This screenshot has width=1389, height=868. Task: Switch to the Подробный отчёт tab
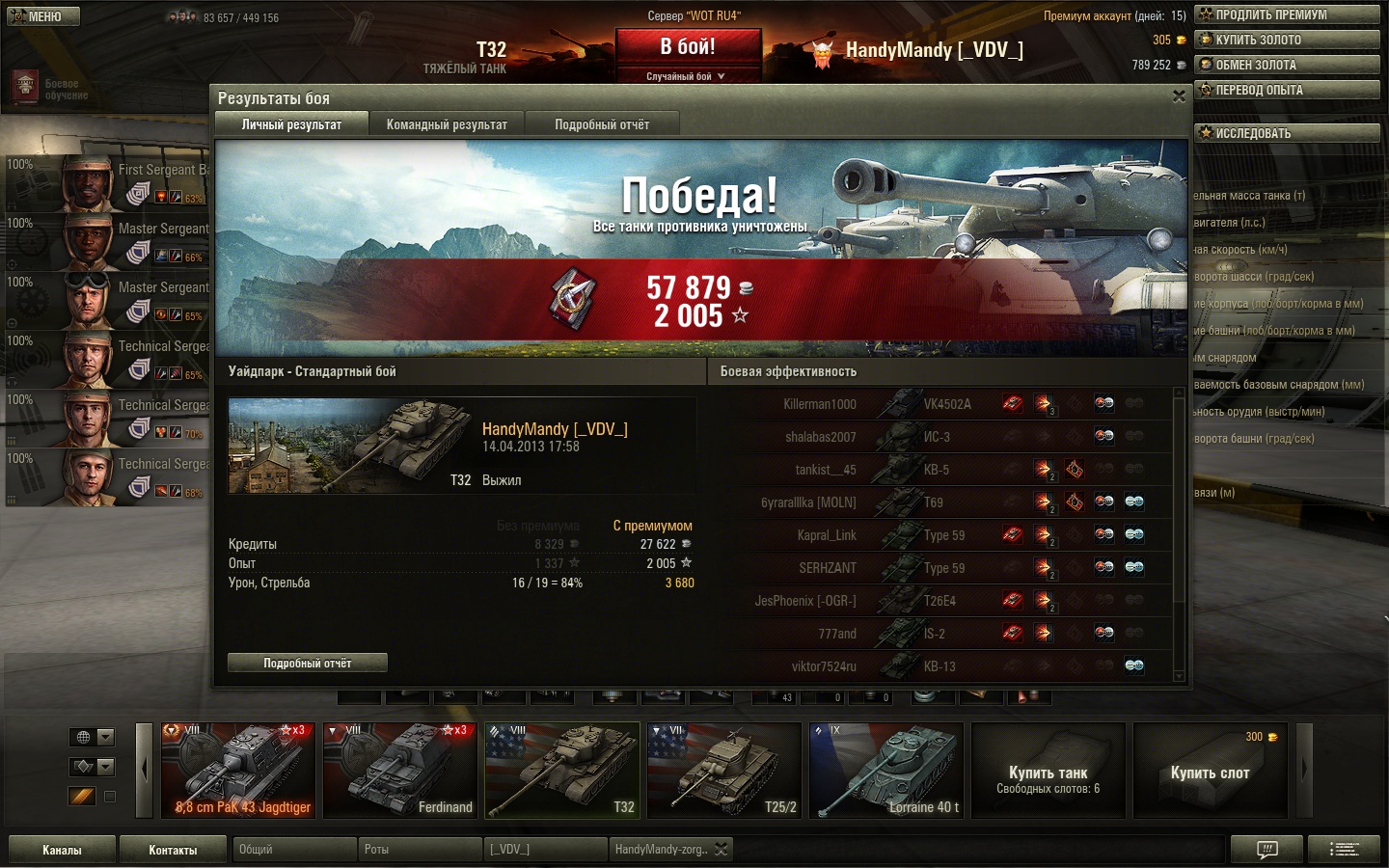(x=602, y=124)
